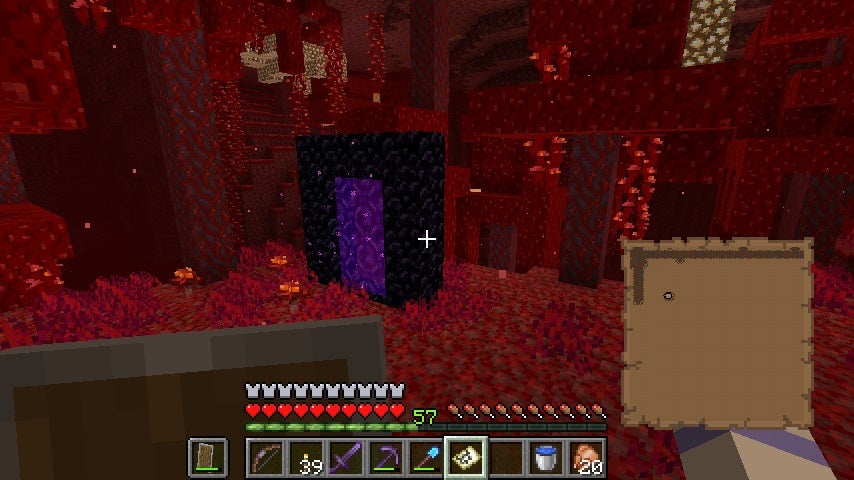Screen dimensions: 854x480
Task: Select the blue-headed shovel slot
Action: (424, 458)
